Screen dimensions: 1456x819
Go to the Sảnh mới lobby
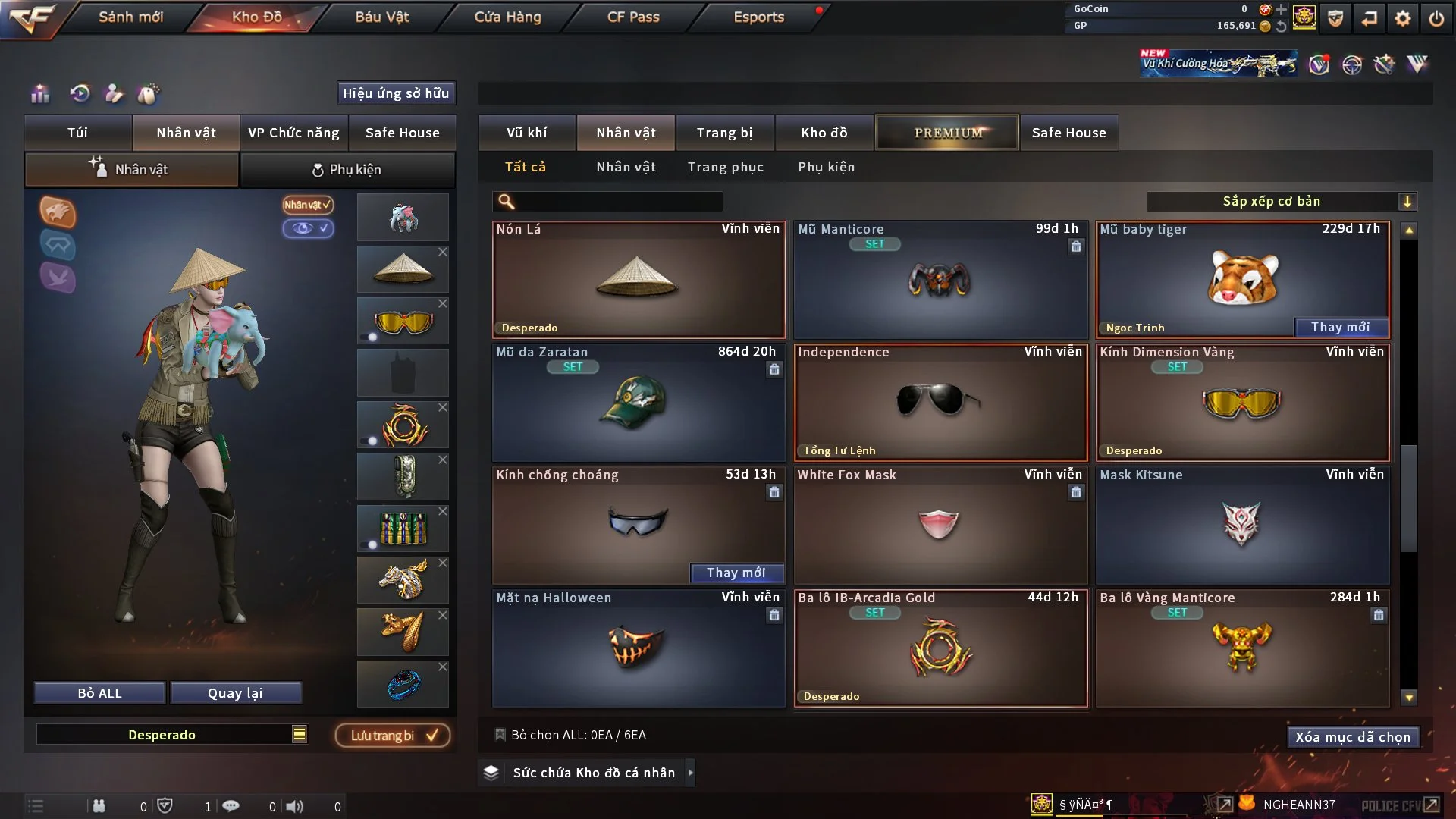(x=130, y=17)
